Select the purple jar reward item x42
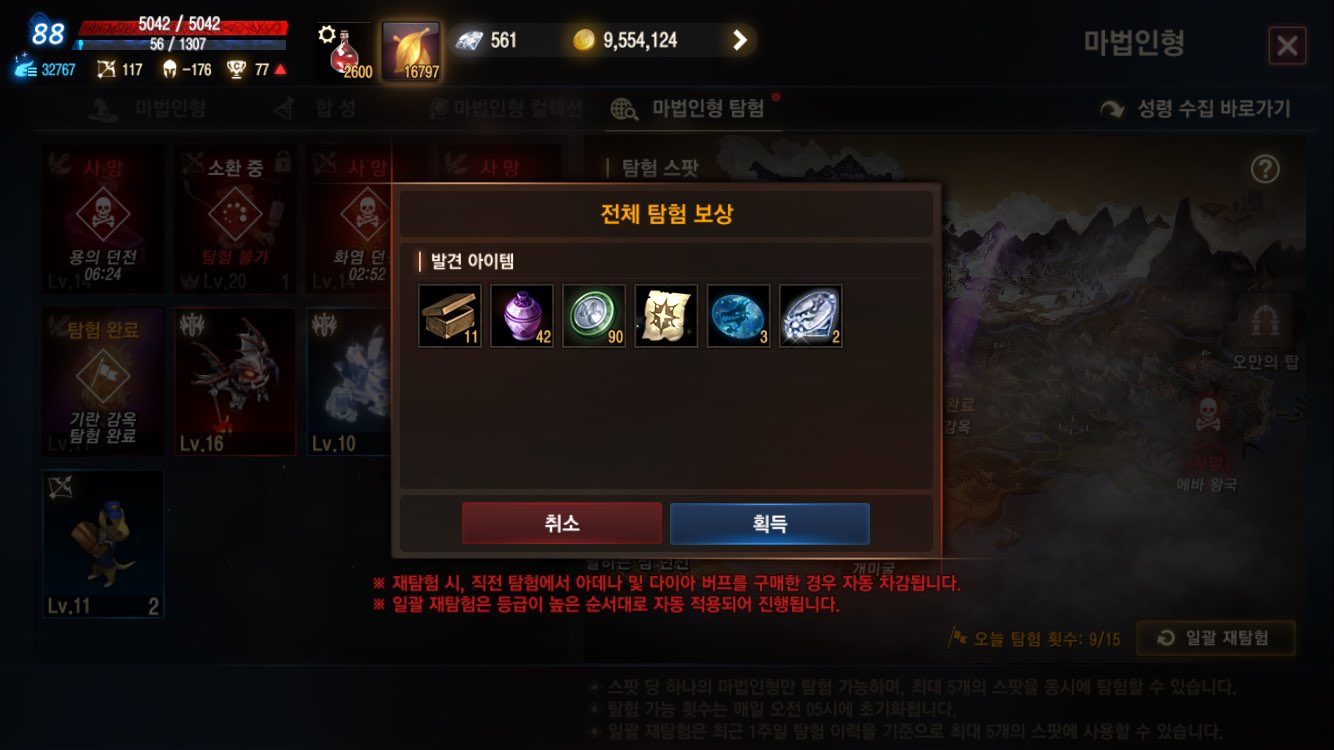 tap(521, 316)
